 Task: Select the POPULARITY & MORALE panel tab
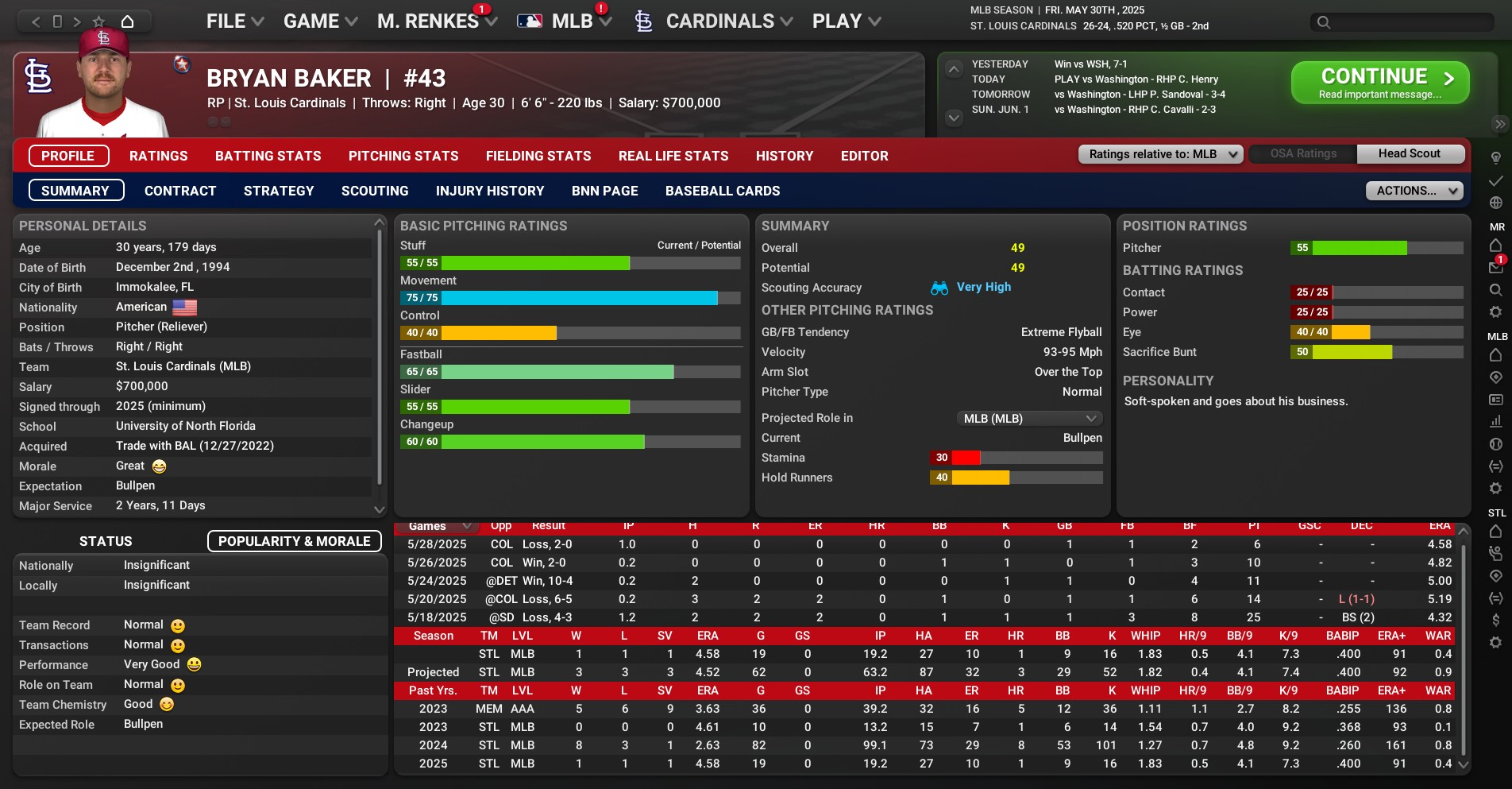[294, 541]
